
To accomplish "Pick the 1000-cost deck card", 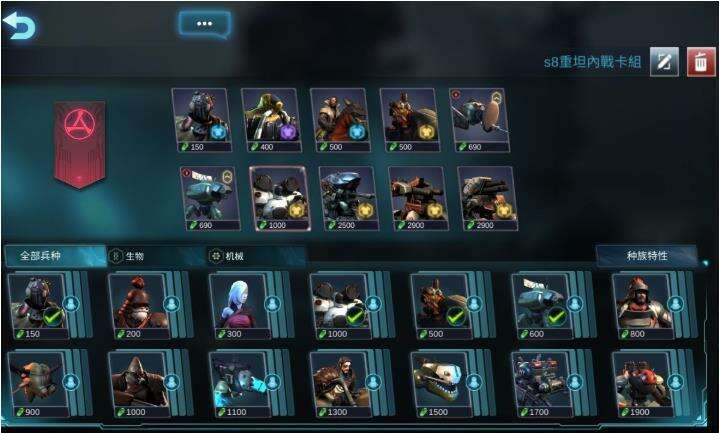I will [x=277, y=197].
